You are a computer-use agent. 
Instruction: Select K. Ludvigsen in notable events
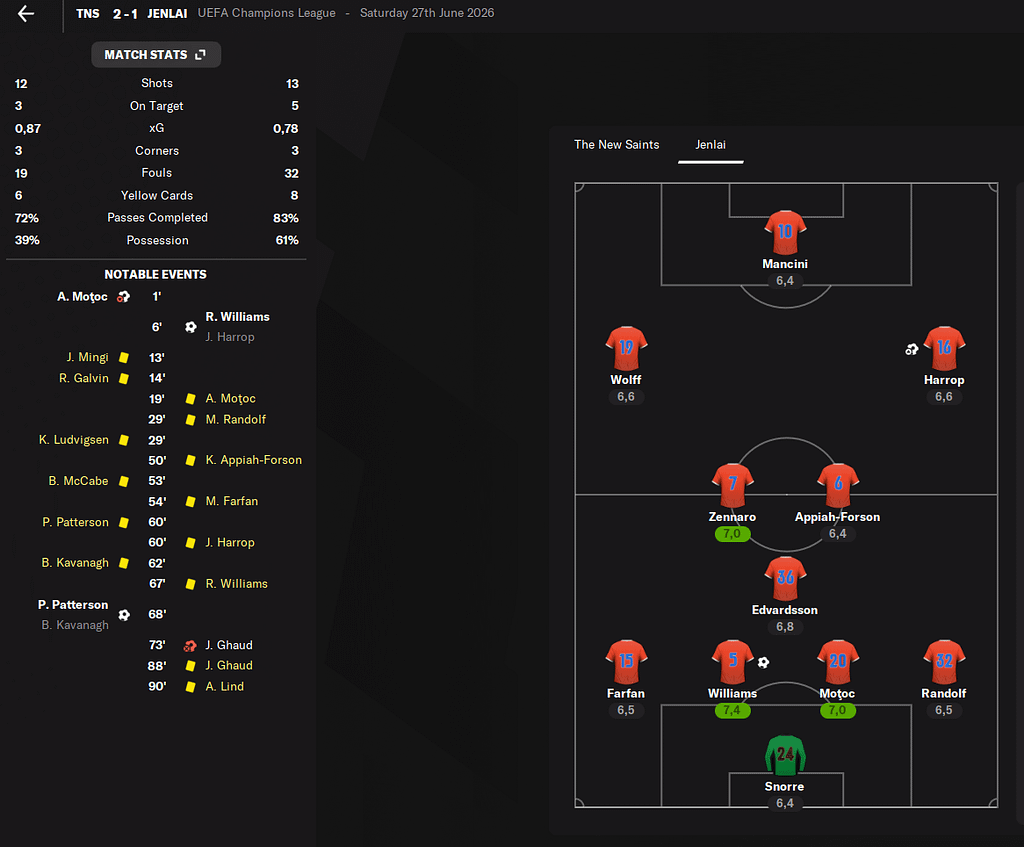tap(74, 440)
